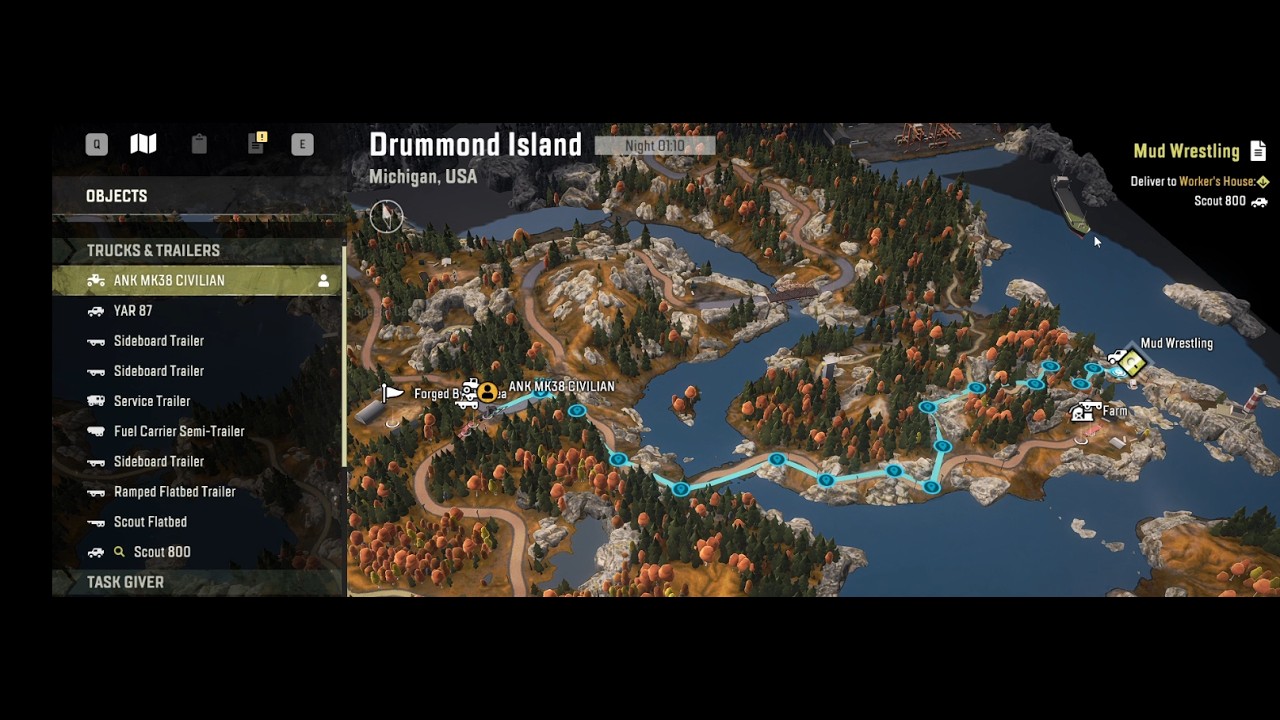This screenshot has width=1280, height=720.
Task: Choose the Scout Flatbed entry
Action: (x=150, y=522)
